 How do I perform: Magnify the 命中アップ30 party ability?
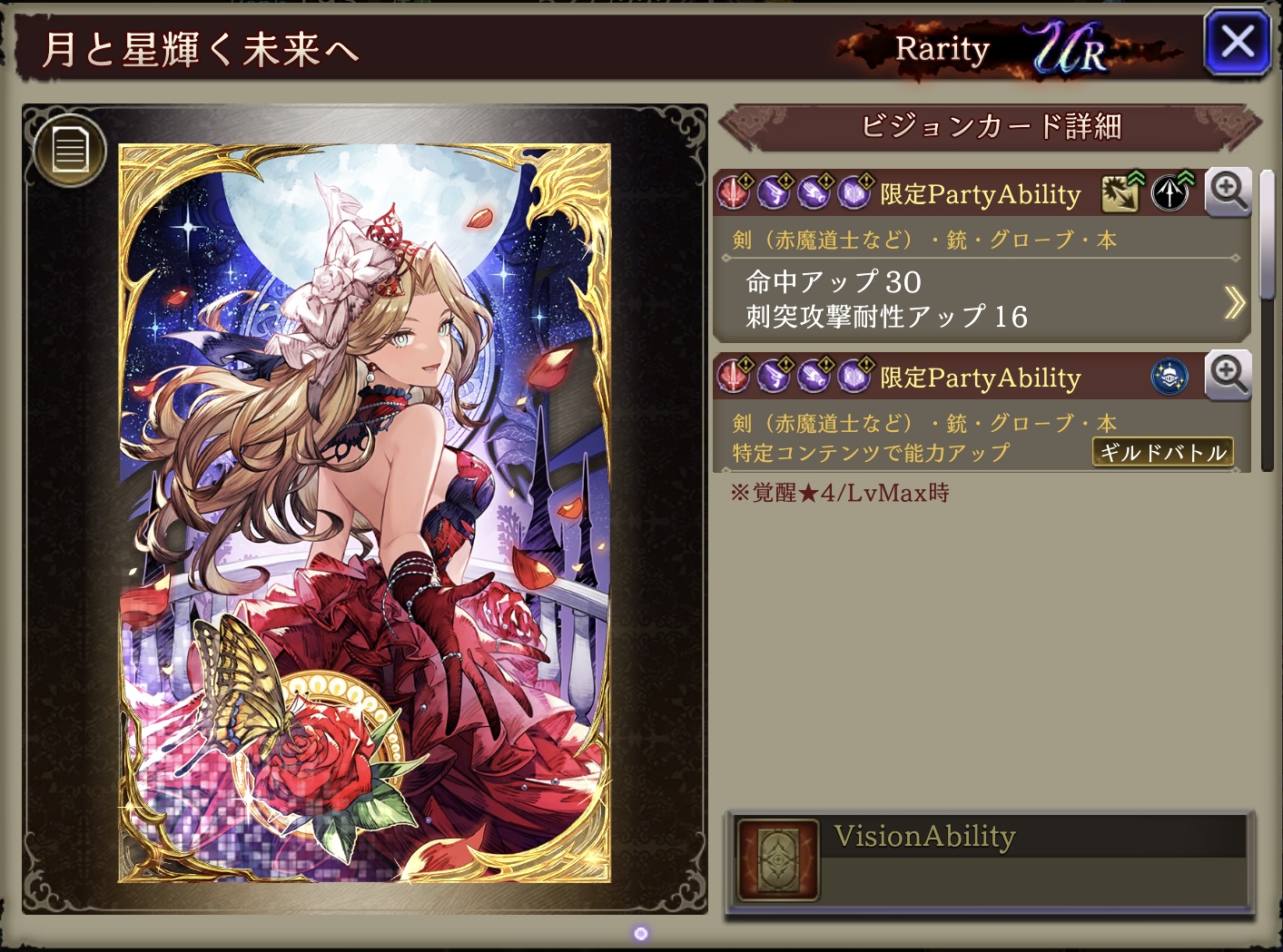(x=1229, y=191)
